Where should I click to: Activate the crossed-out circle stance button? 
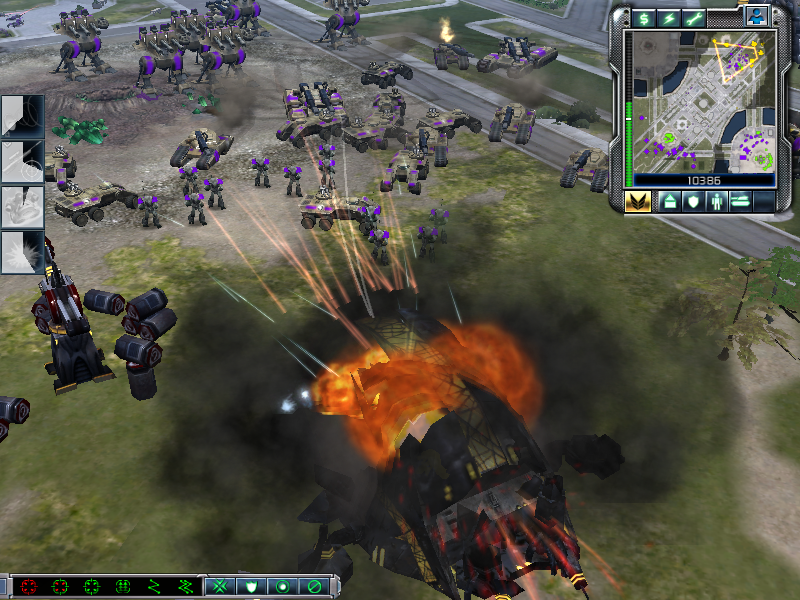[x=314, y=586]
